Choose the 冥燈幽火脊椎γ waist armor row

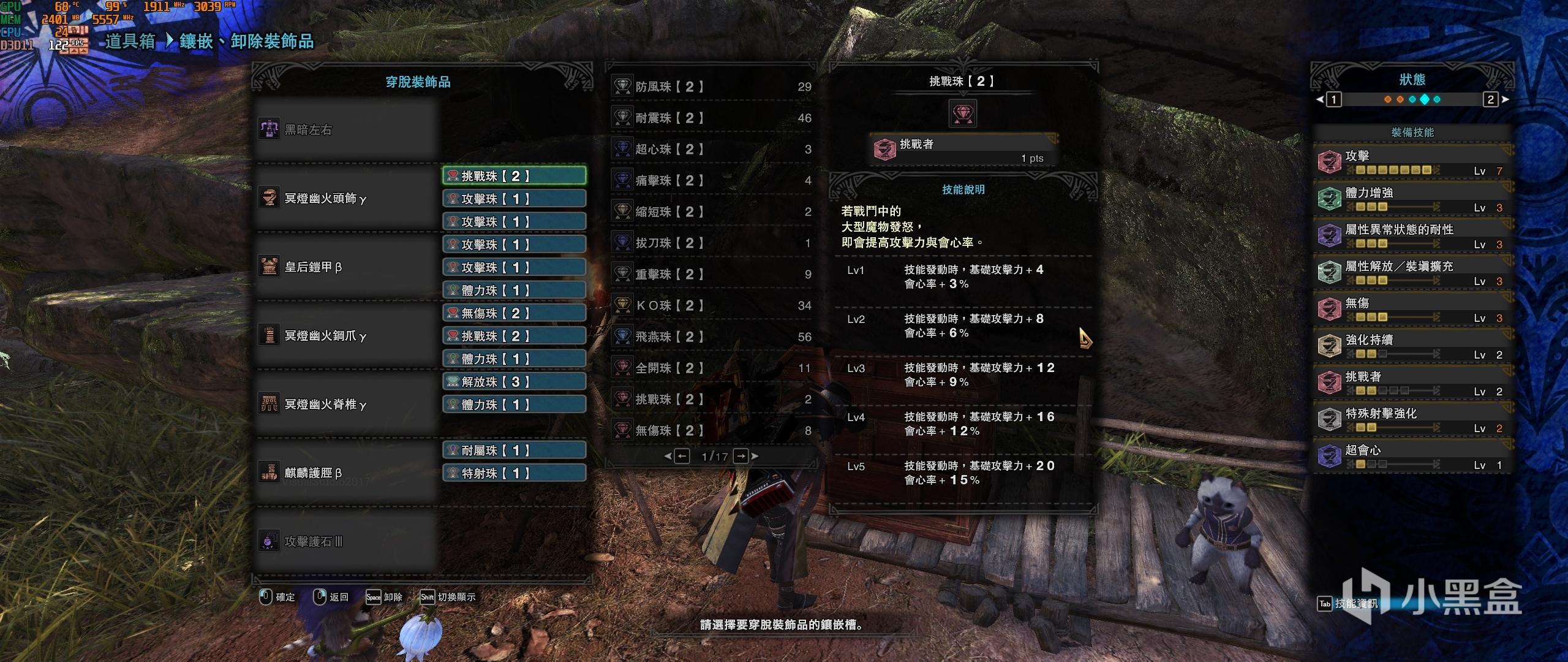[347, 405]
